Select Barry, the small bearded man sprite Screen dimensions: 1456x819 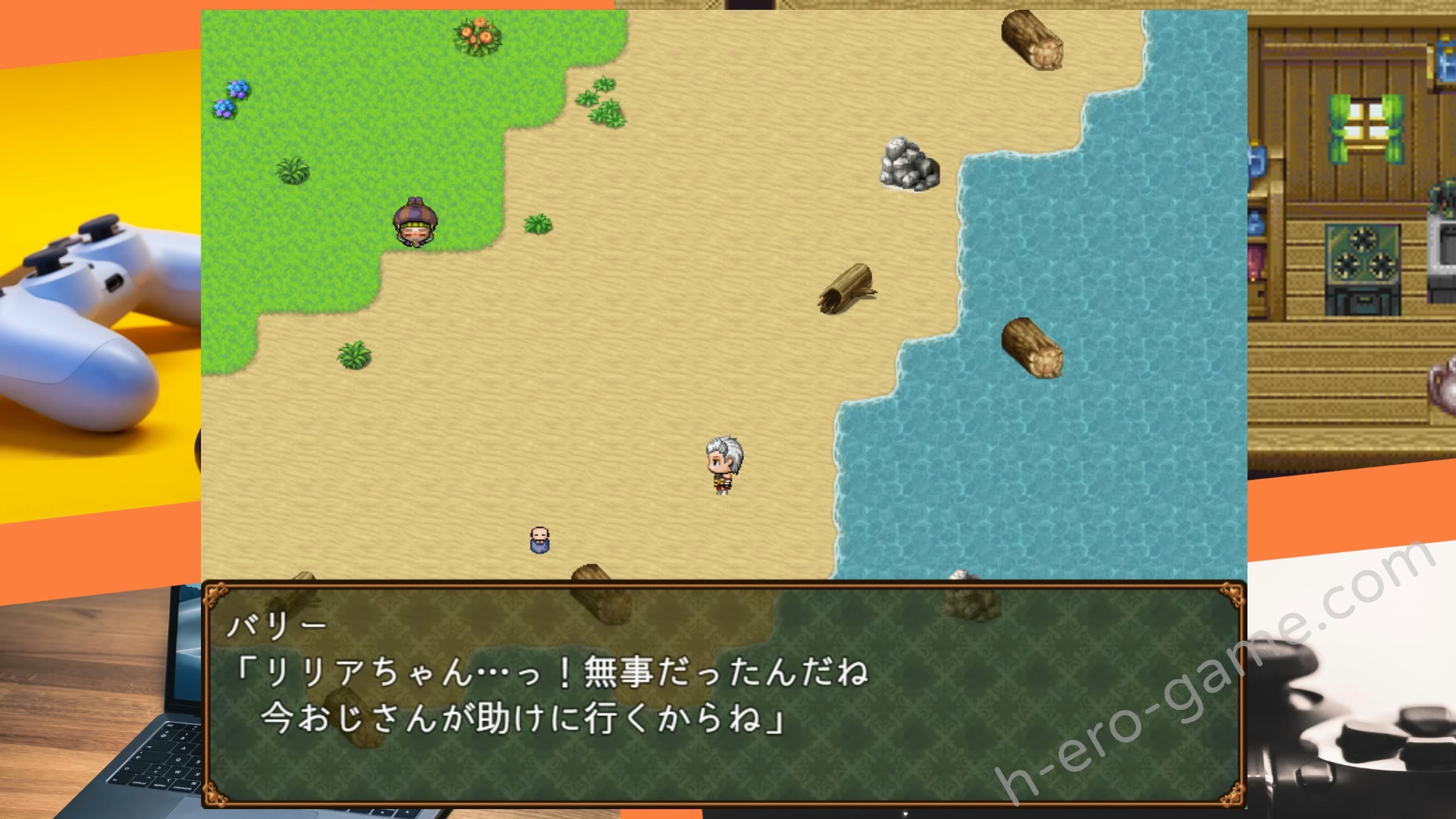(541, 540)
